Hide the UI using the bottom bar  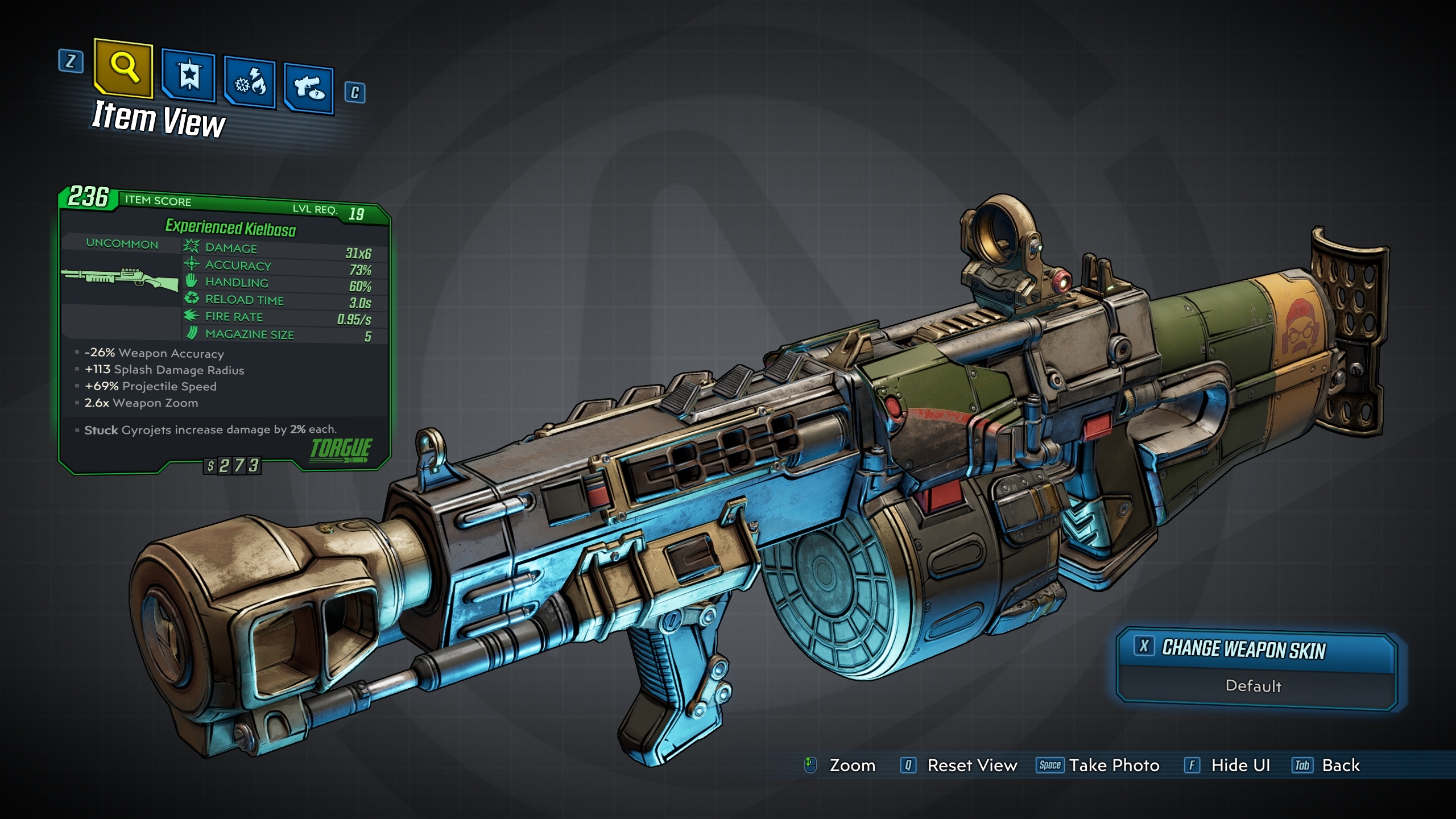[x=1240, y=766]
